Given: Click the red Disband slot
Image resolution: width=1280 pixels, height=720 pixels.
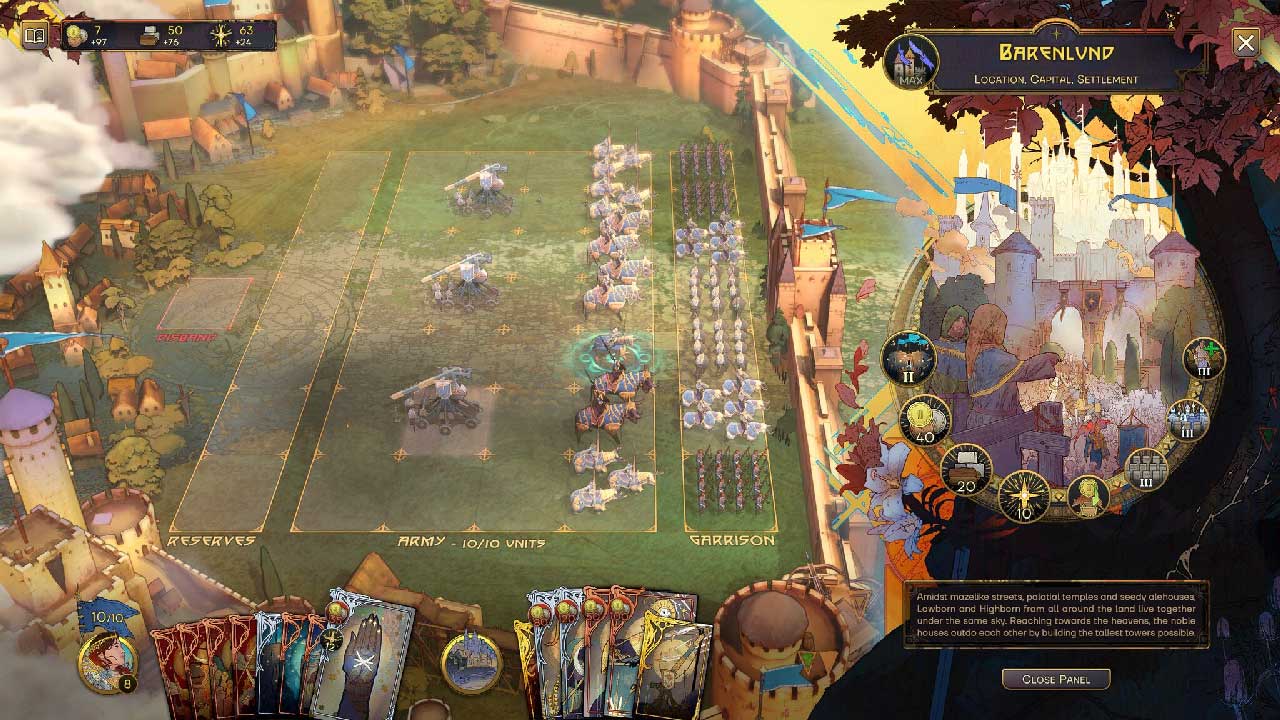Looking at the screenshot, I should click(204, 305).
